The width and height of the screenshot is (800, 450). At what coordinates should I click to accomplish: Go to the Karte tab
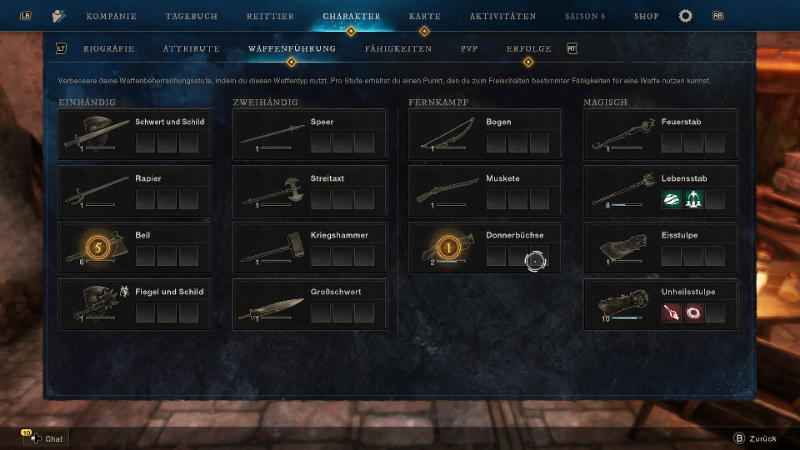coord(424,16)
